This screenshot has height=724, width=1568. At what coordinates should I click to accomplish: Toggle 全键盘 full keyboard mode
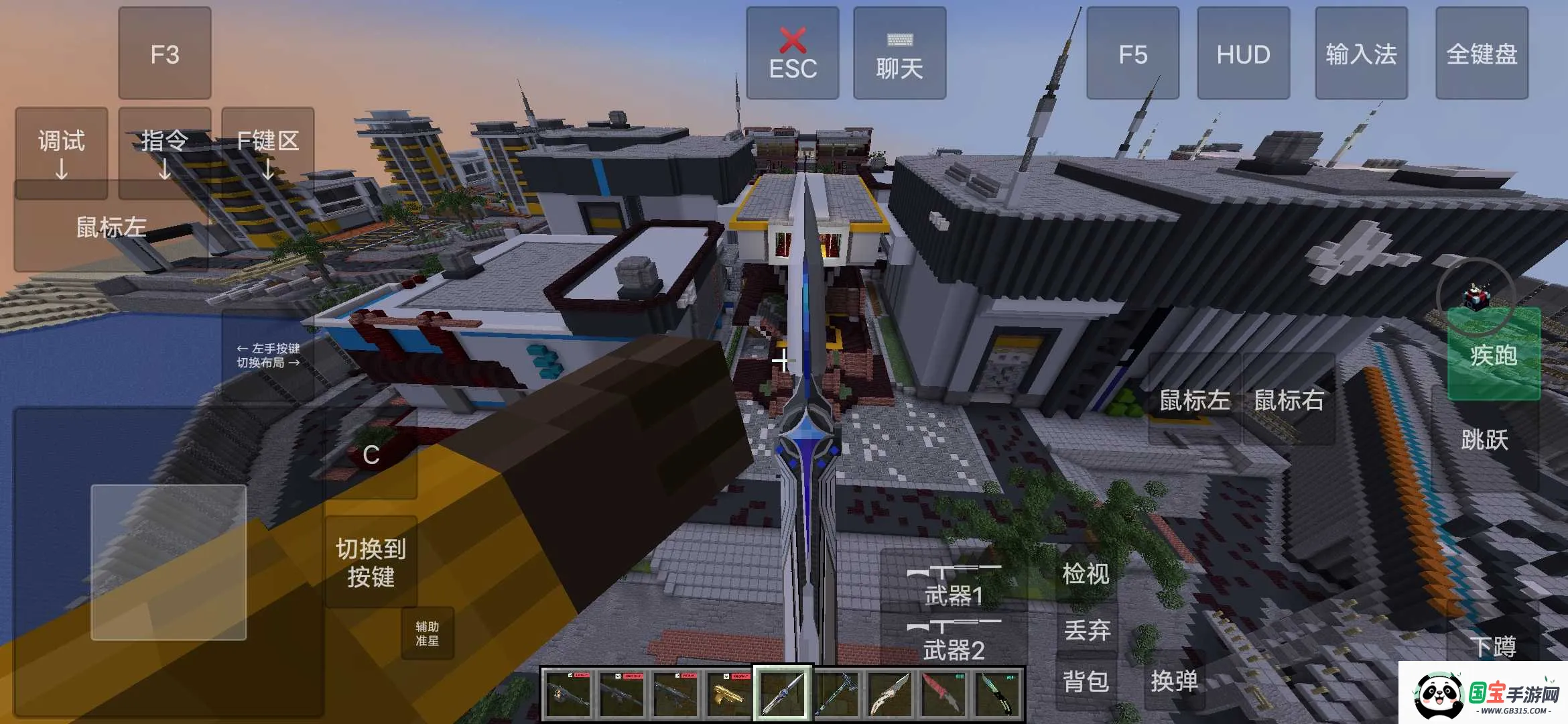click(1482, 54)
